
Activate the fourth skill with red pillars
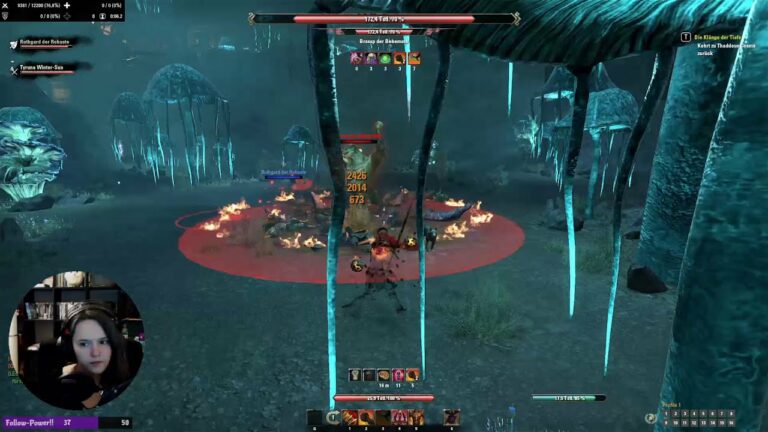coord(399,417)
